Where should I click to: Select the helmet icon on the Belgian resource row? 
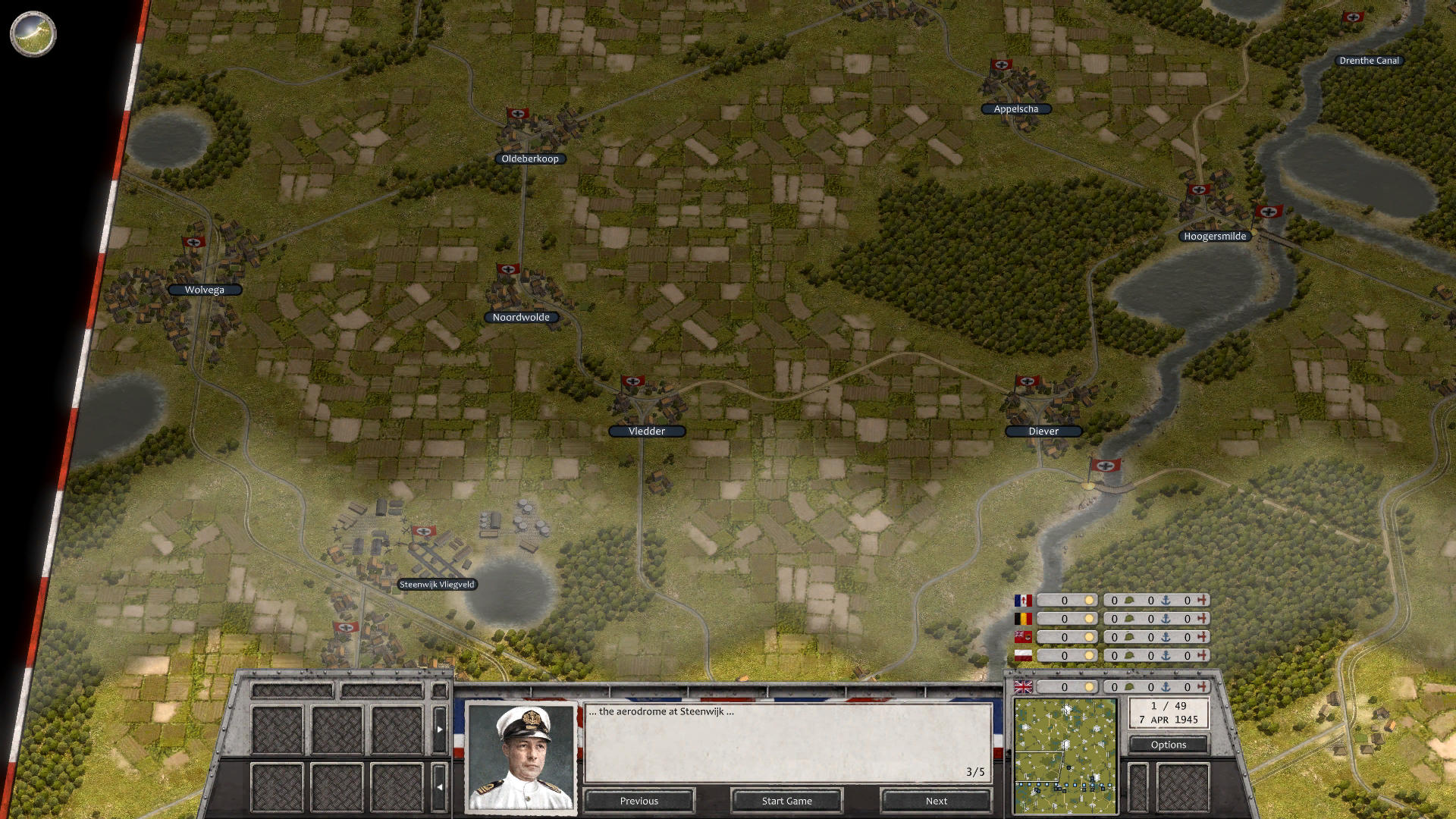click(1128, 618)
